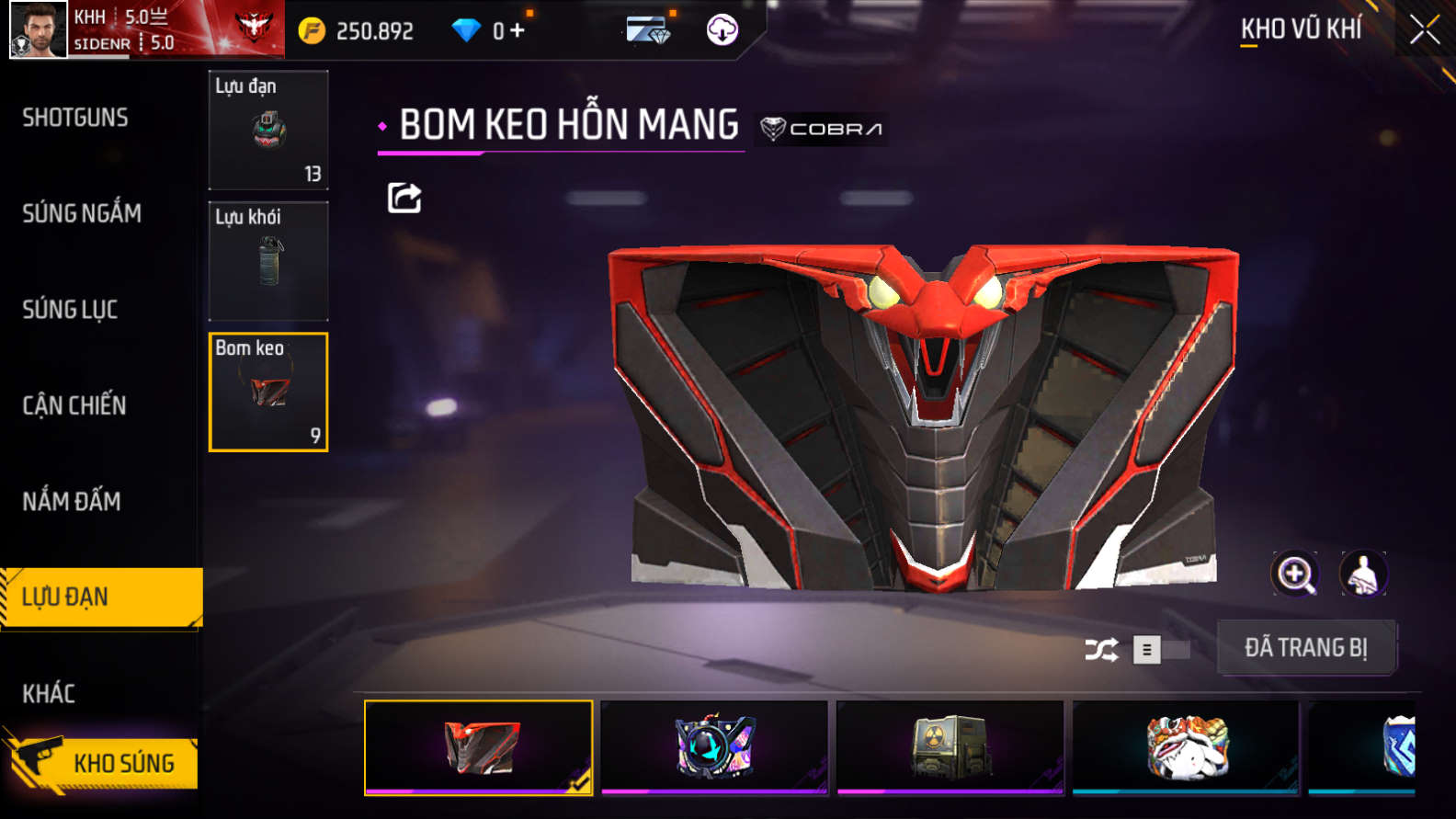The width and height of the screenshot is (1456, 819).
Task: Choose the Nắm Đấm category
Action: (x=72, y=501)
